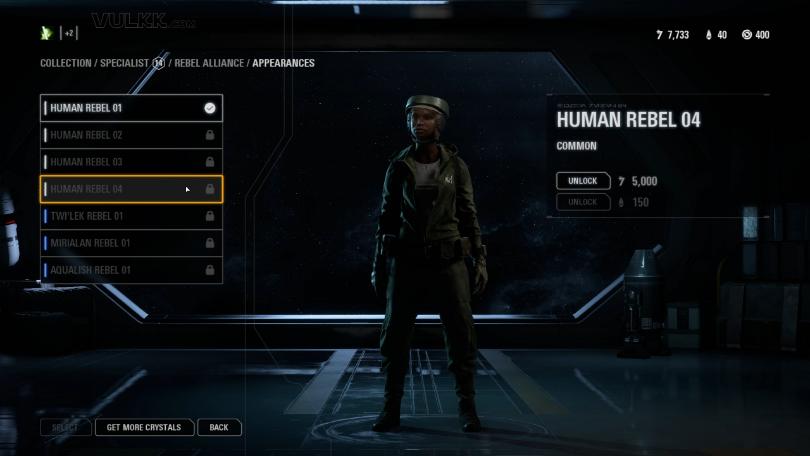This screenshot has width=810, height=456.
Task: Unlock the skin for 5,000 credits
Action: coord(583,181)
